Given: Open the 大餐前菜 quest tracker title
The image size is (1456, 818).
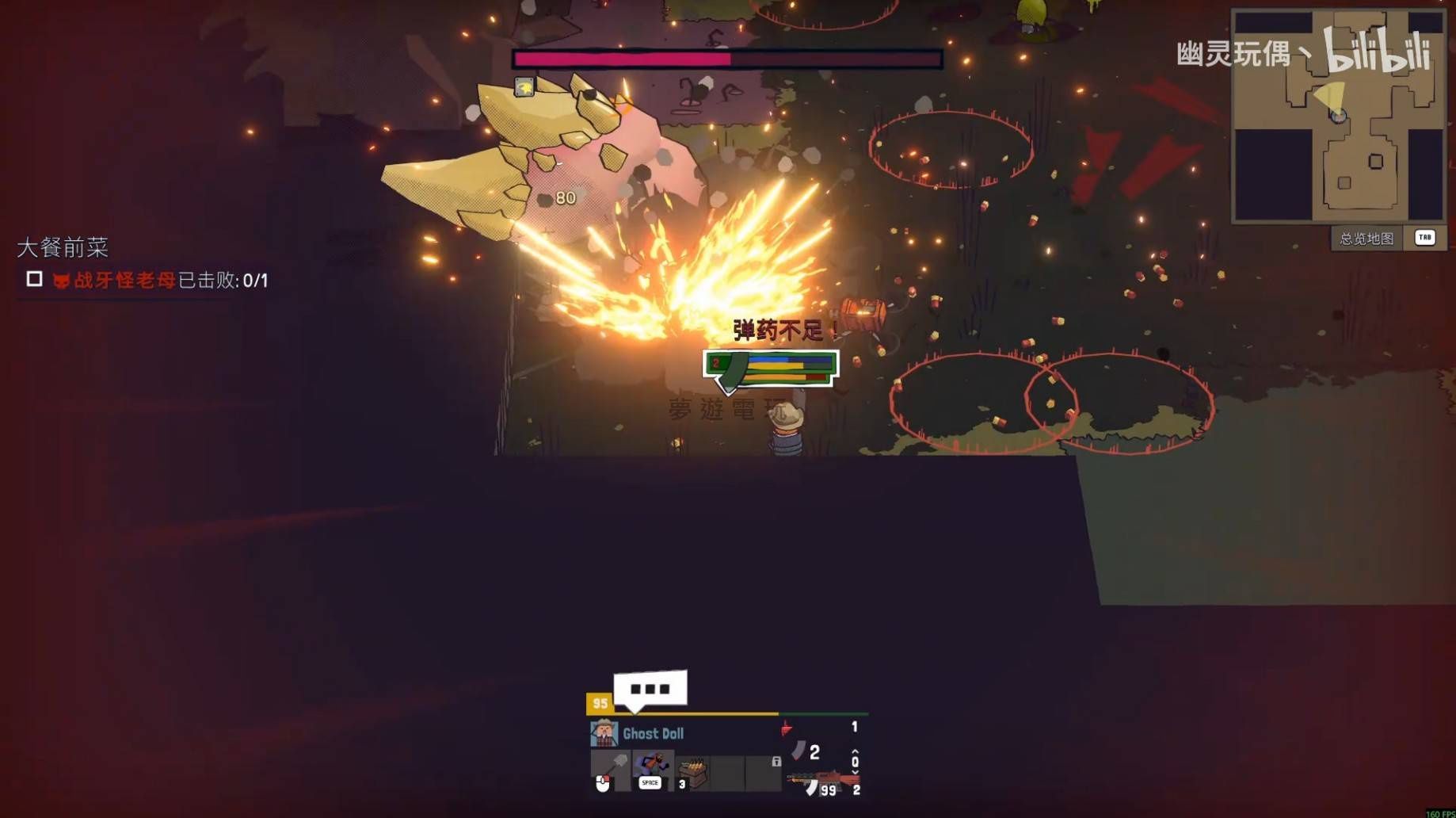Looking at the screenshot, I should coord(63,247).
